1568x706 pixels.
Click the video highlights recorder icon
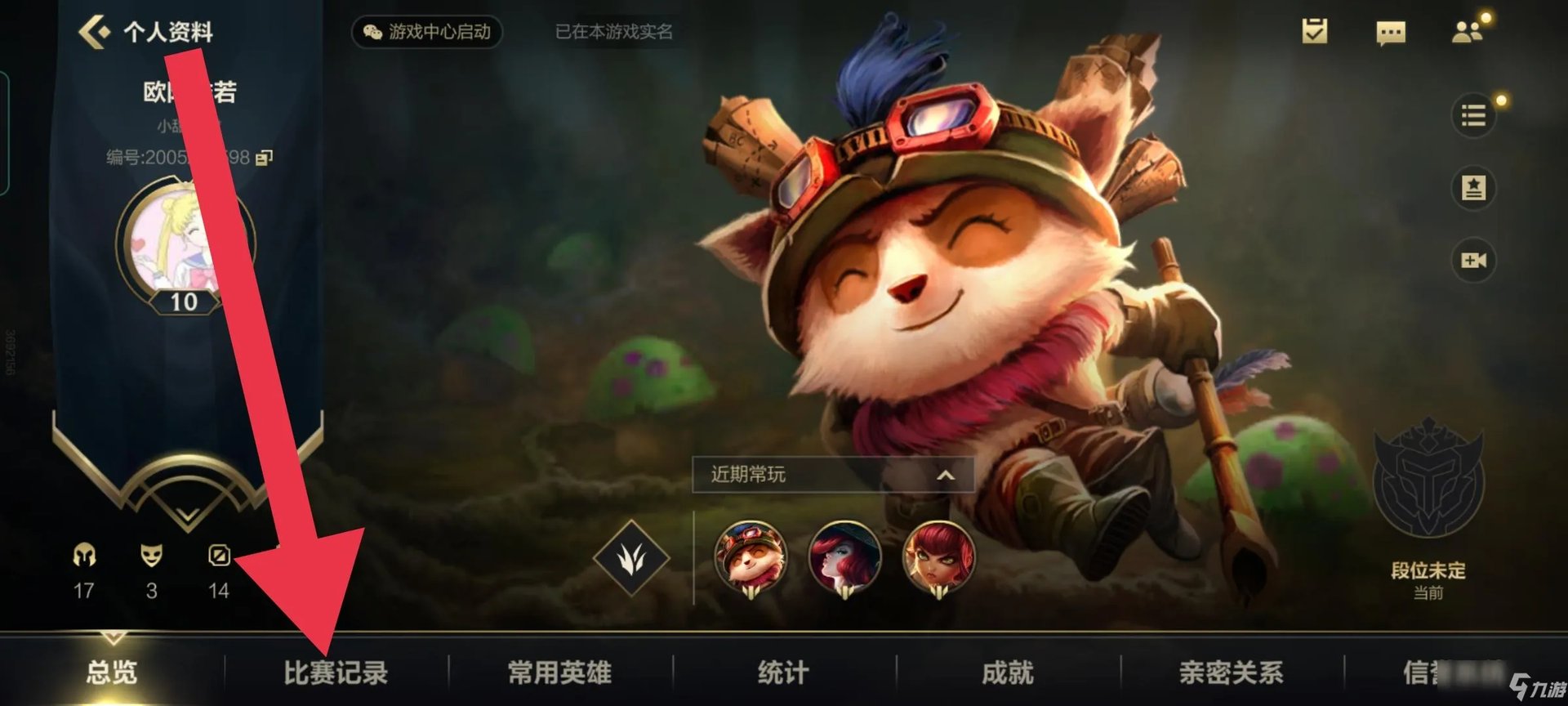(1475, 260)
